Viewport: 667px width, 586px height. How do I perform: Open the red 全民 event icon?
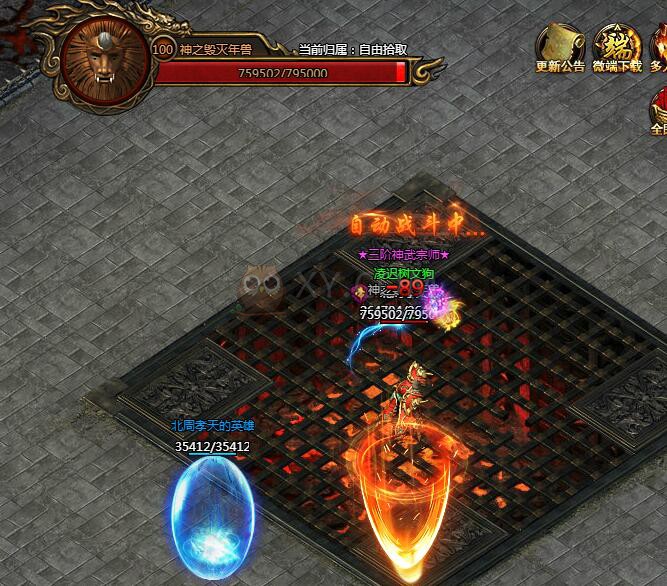(x=659, y=108)
